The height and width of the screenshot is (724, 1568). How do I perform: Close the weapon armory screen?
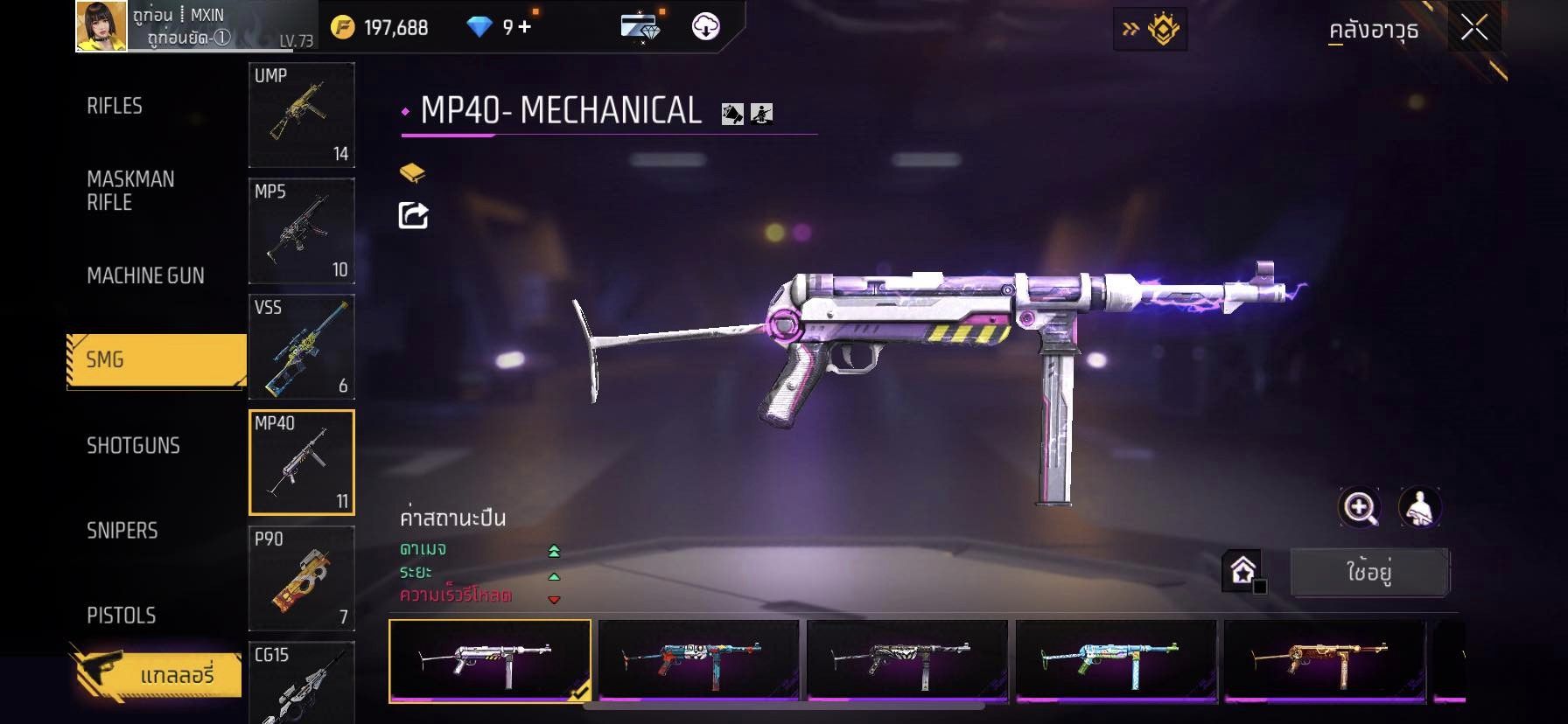[1474, 29]
